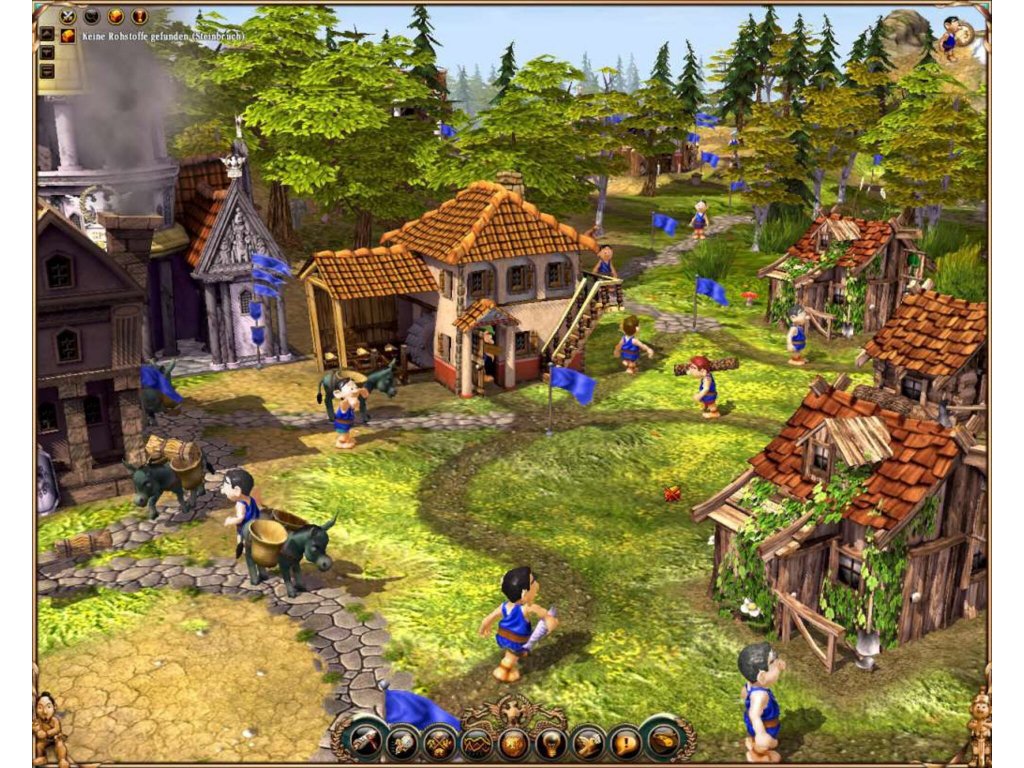Click the 'Keine Rohstoffe gefunden' message icon
The image size is (1024, 768).
point(68,36)
